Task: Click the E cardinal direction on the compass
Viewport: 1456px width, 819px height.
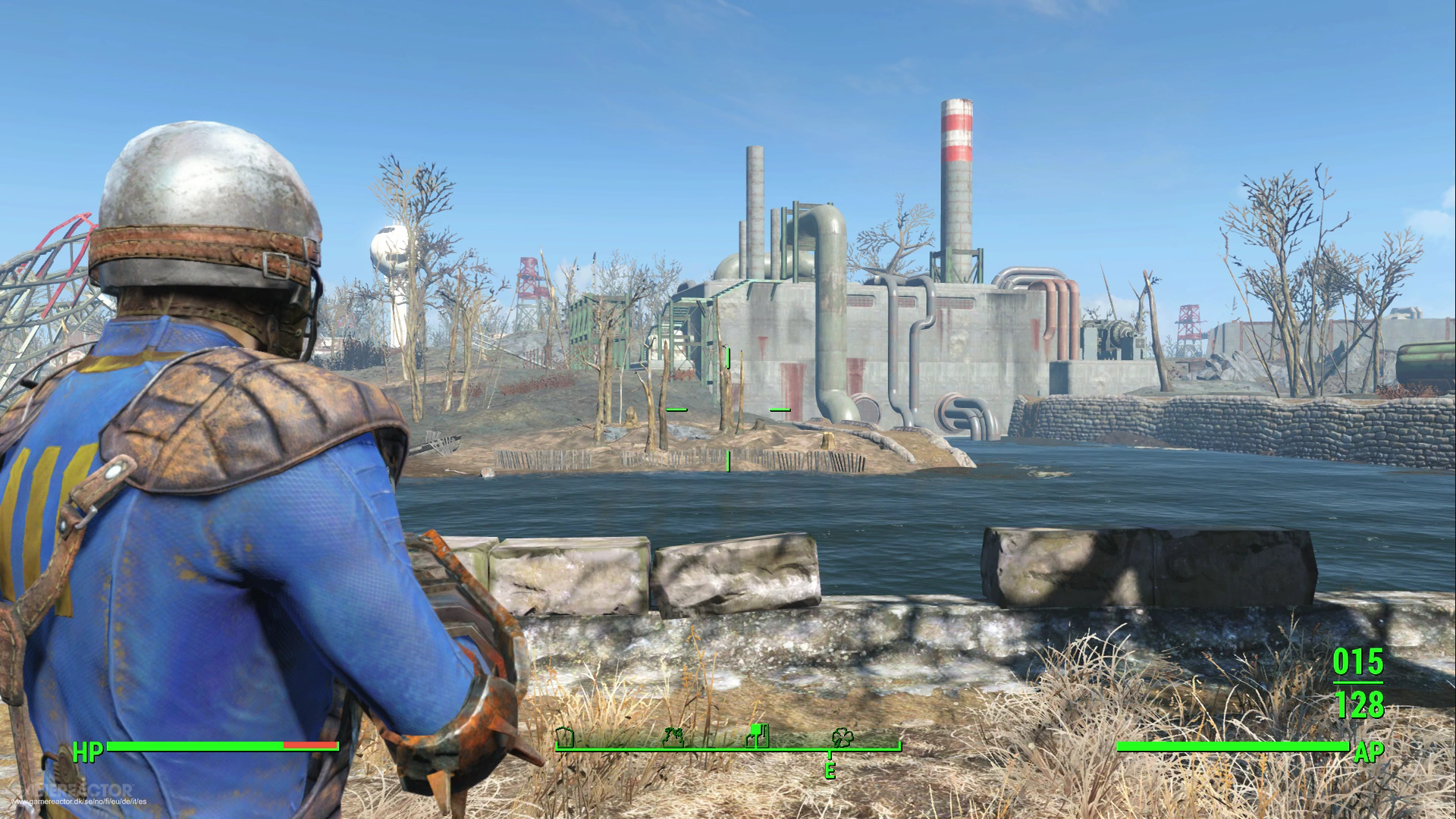Action: click(x=830, y=770)
